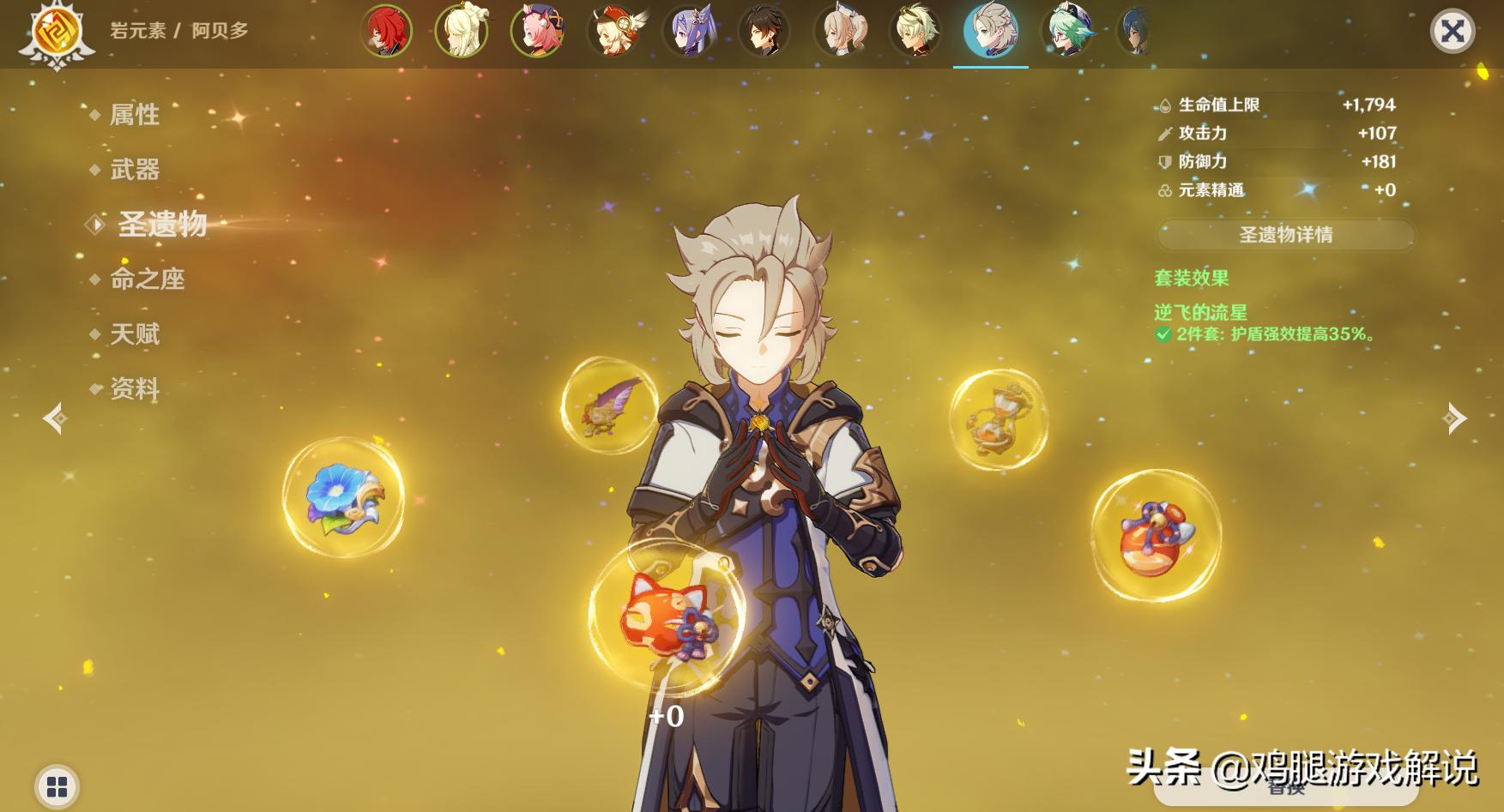This screenshot has height=812, width=1504.
Task: Switch to next character with right arrow
Action: tap(1455, 418)
